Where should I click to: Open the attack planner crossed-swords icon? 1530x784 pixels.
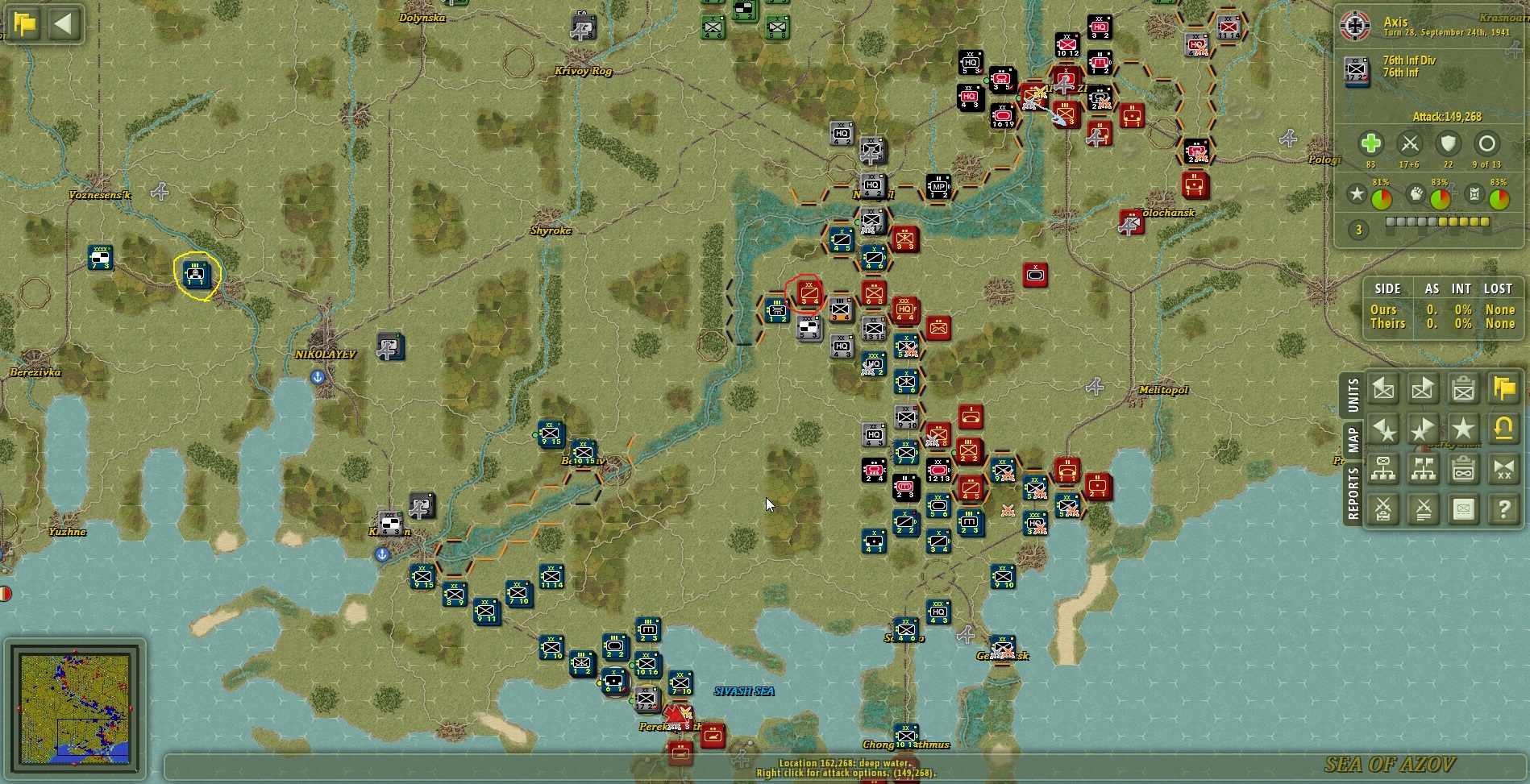[x=1384, y=510]
